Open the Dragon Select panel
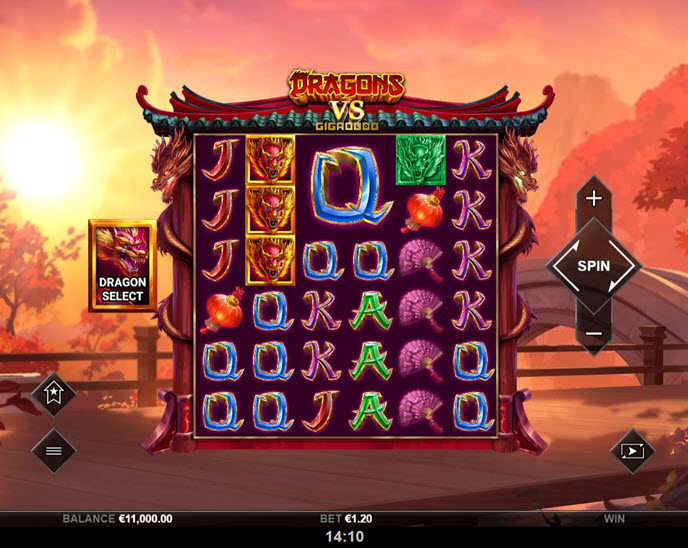 [x=122, y=265]
